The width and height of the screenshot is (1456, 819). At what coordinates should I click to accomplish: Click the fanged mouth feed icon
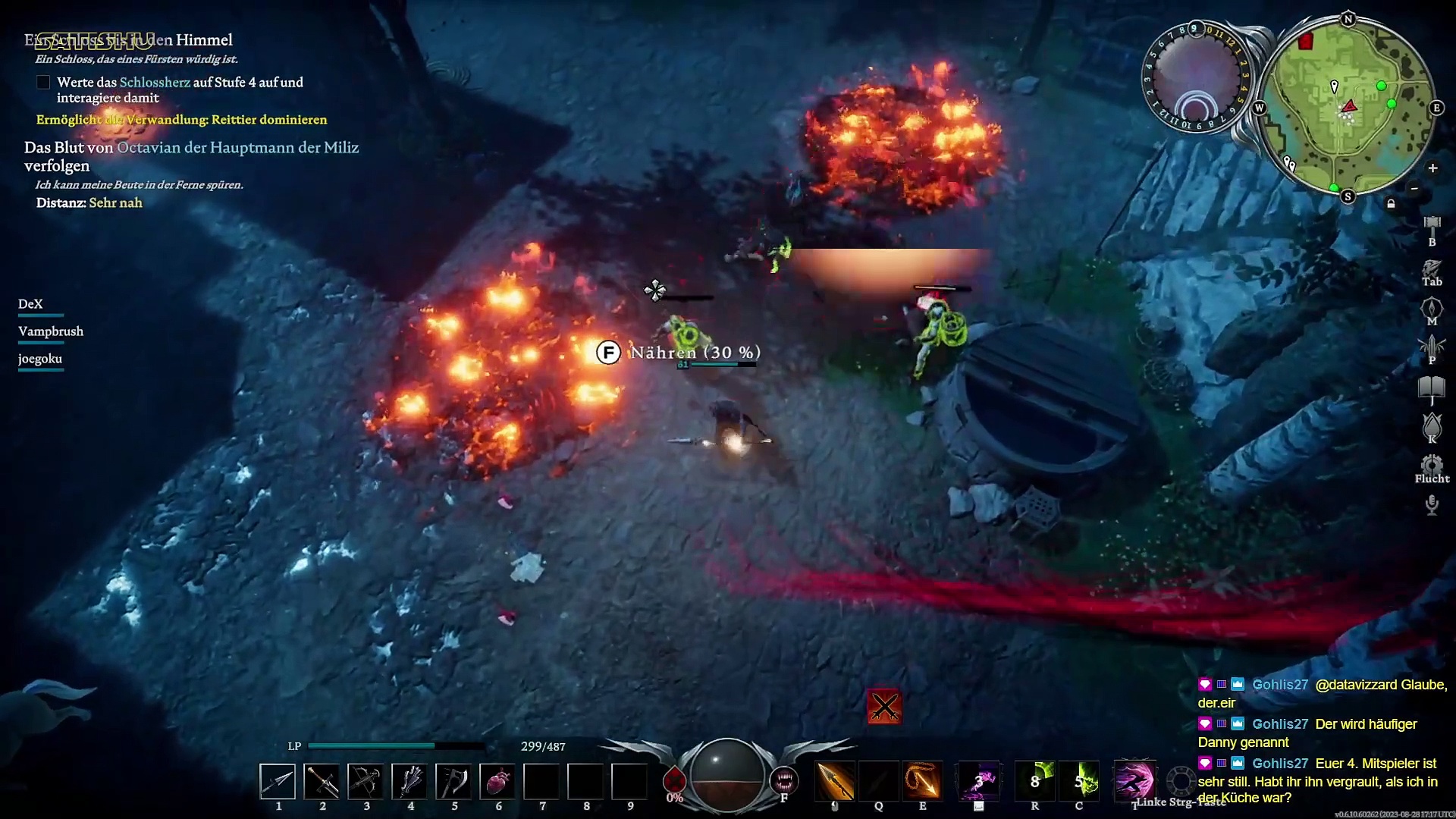click(x=784, y=780)
